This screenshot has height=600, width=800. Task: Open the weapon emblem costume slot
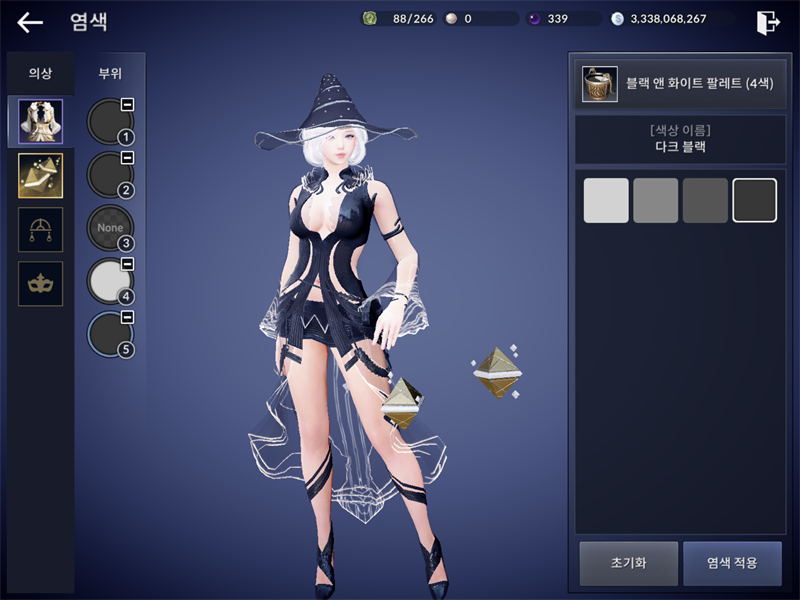point(41,230)
